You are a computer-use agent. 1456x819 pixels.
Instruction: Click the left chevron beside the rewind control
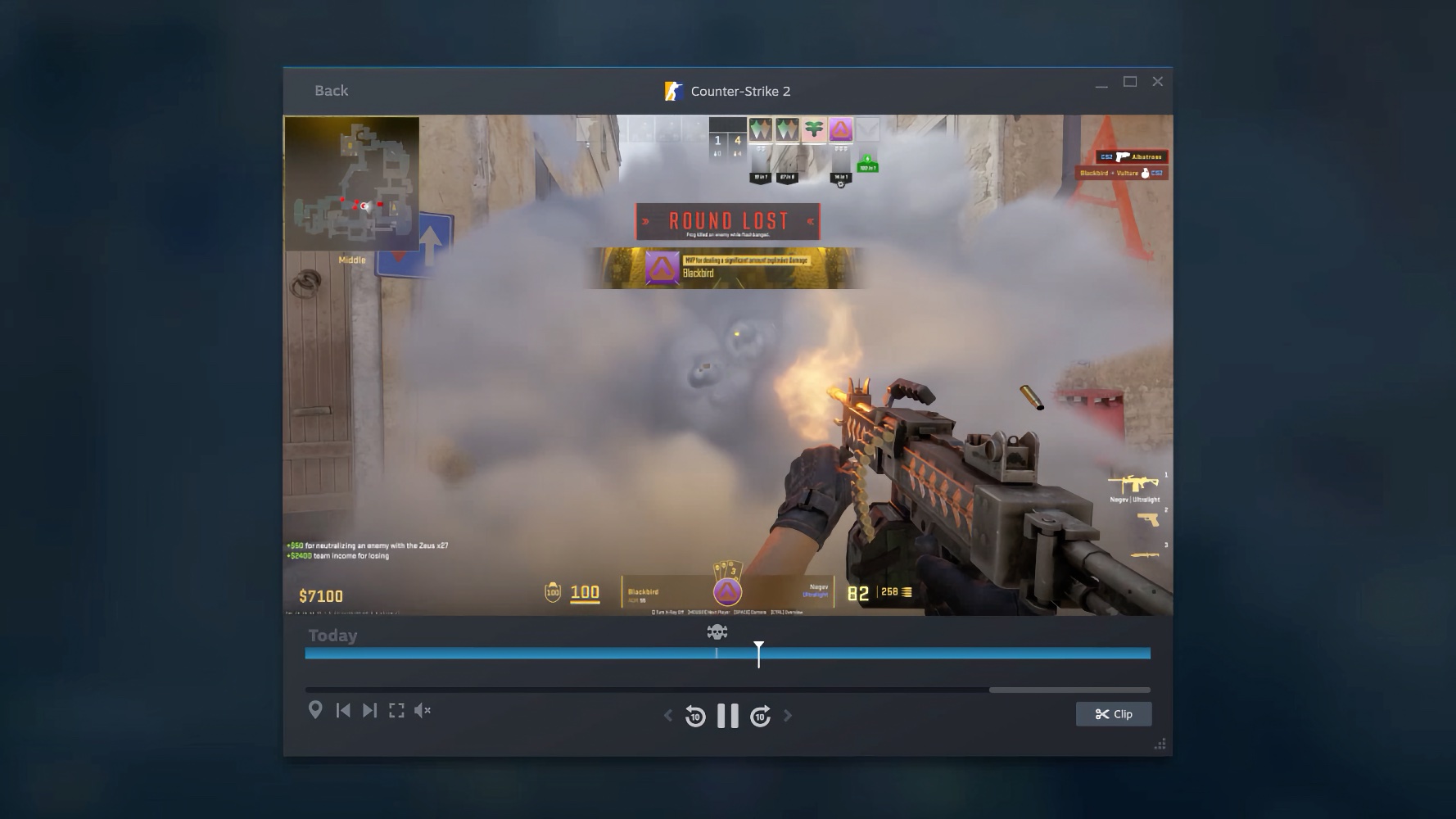(x=667, y=715)
